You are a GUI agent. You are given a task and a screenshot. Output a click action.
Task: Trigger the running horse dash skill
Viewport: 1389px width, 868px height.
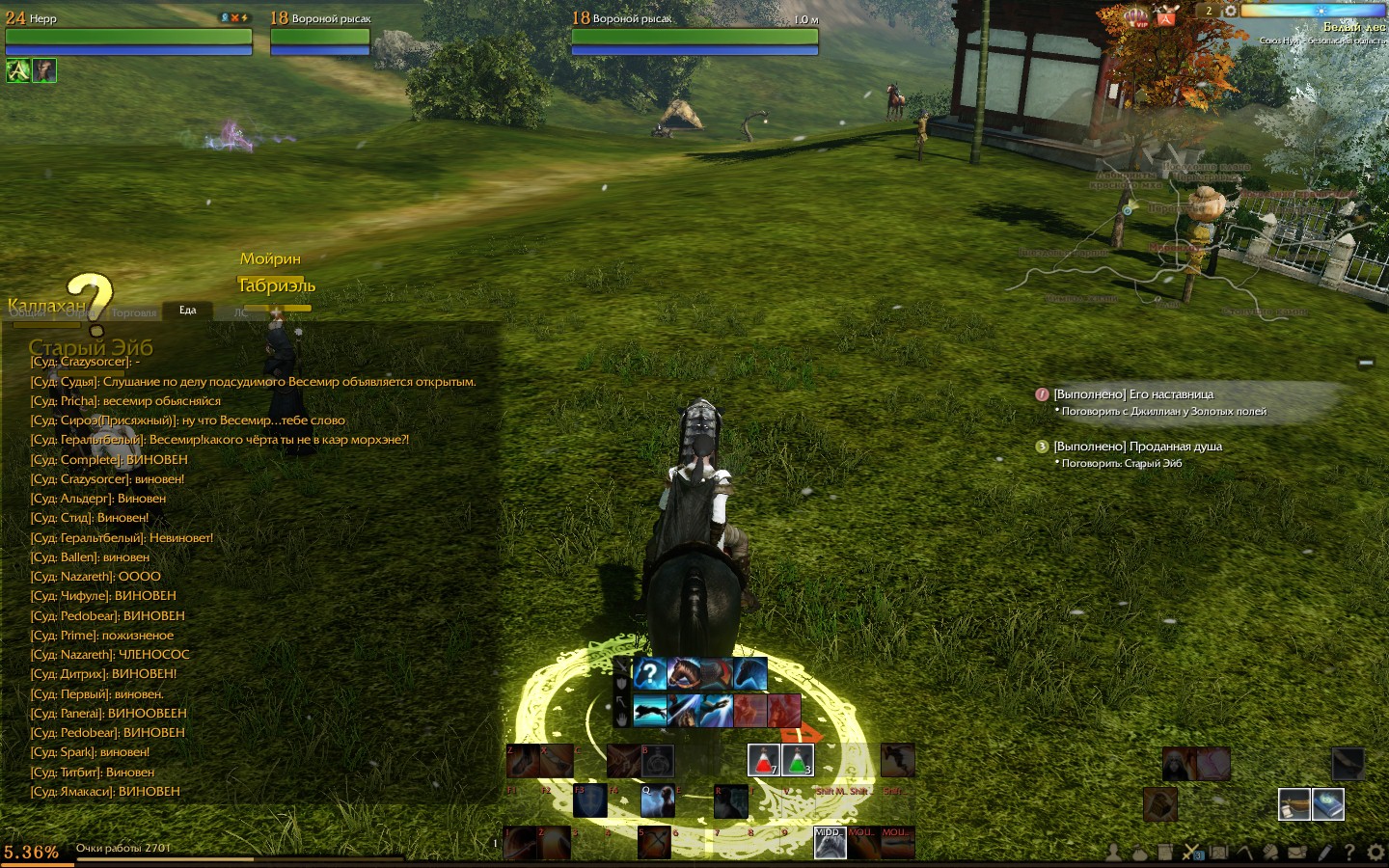coord(650,710)
